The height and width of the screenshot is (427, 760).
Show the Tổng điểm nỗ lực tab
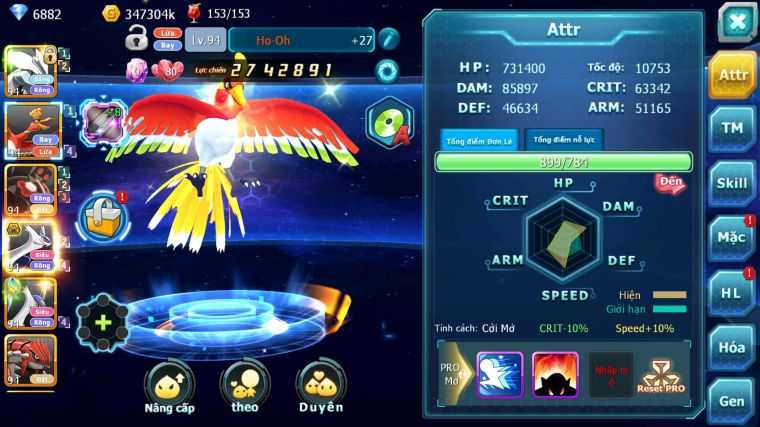click(x=564, y=139)
